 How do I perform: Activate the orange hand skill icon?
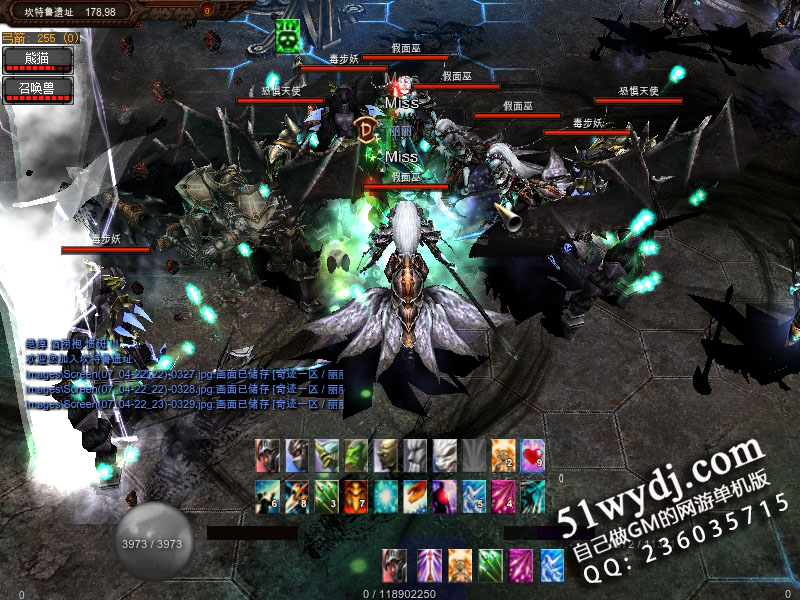(x=415, y=494)
